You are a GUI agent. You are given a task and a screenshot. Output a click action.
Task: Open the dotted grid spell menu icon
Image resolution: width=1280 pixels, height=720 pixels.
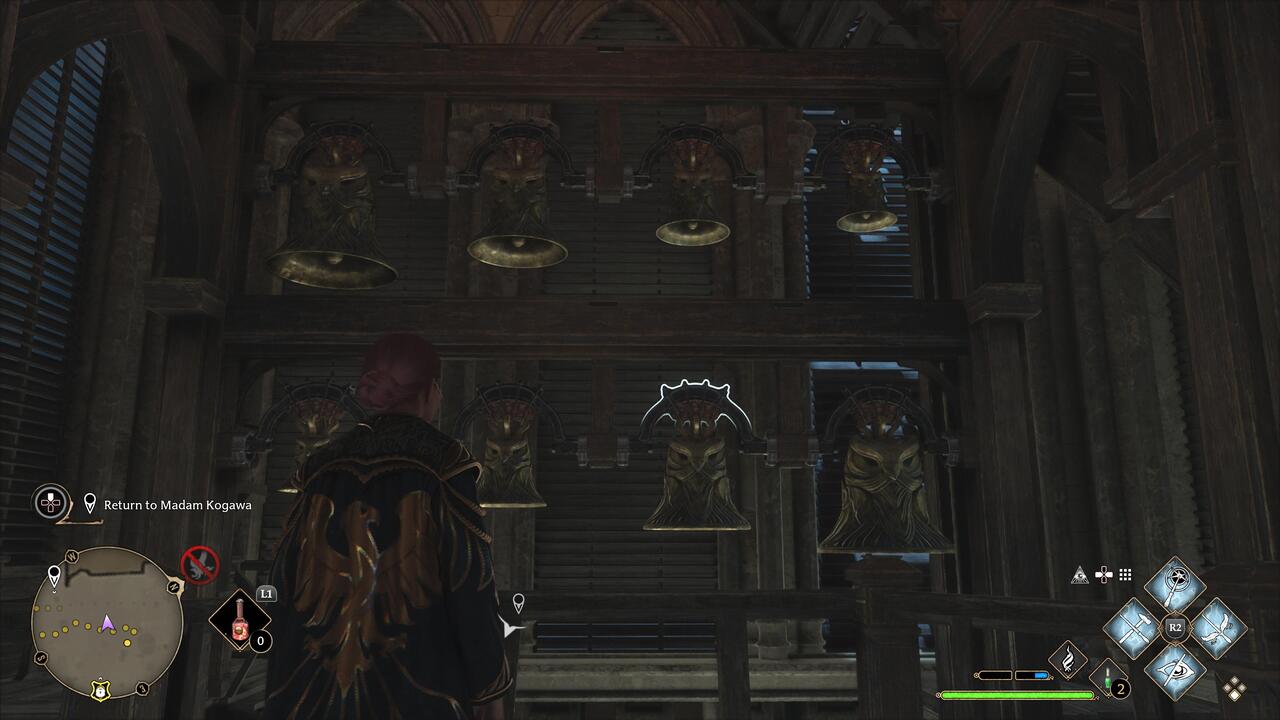[x=1124, y=575]
